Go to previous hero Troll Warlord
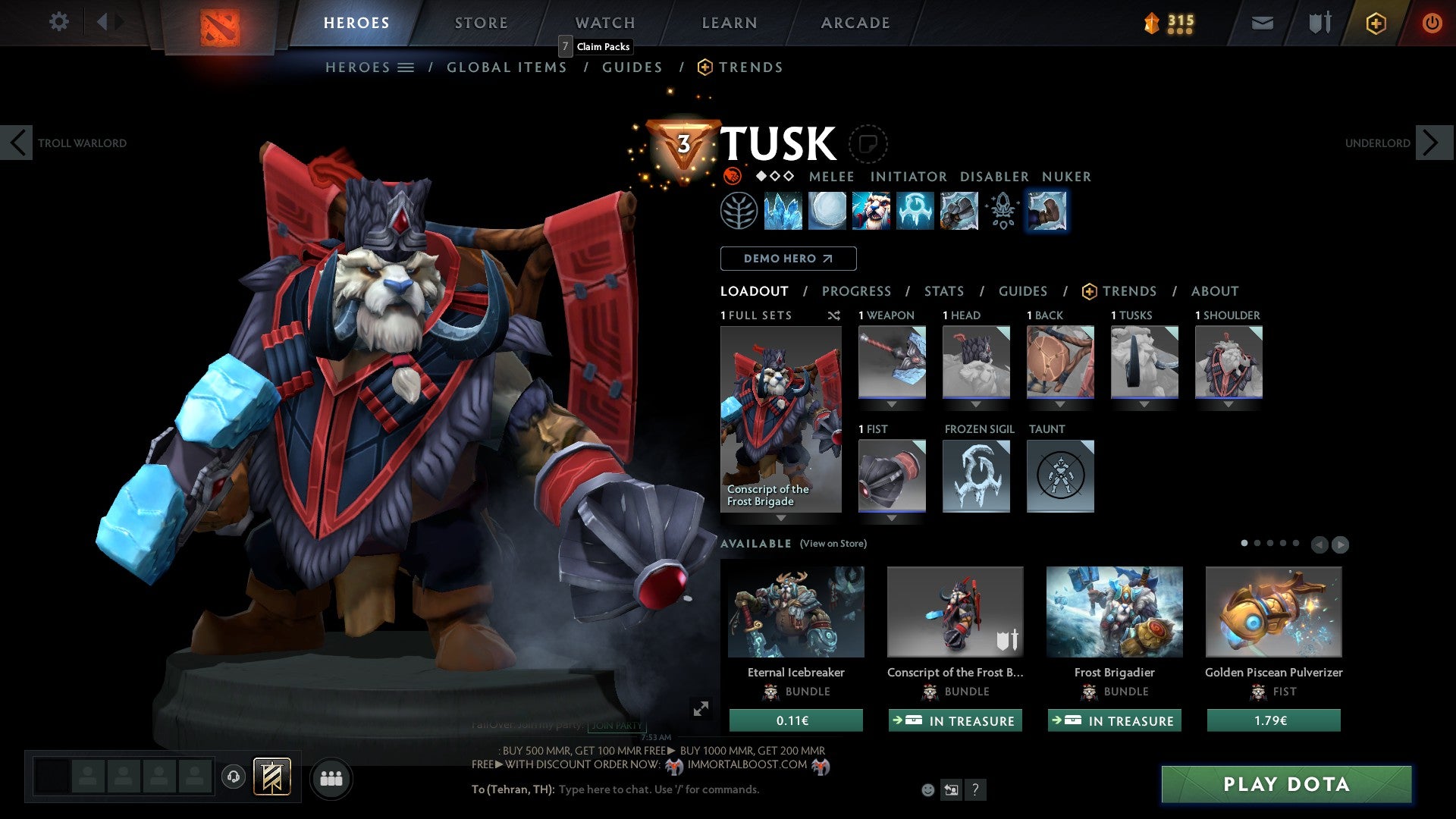Viewport: 1456px width, 819px height. [x=17, y=143]
